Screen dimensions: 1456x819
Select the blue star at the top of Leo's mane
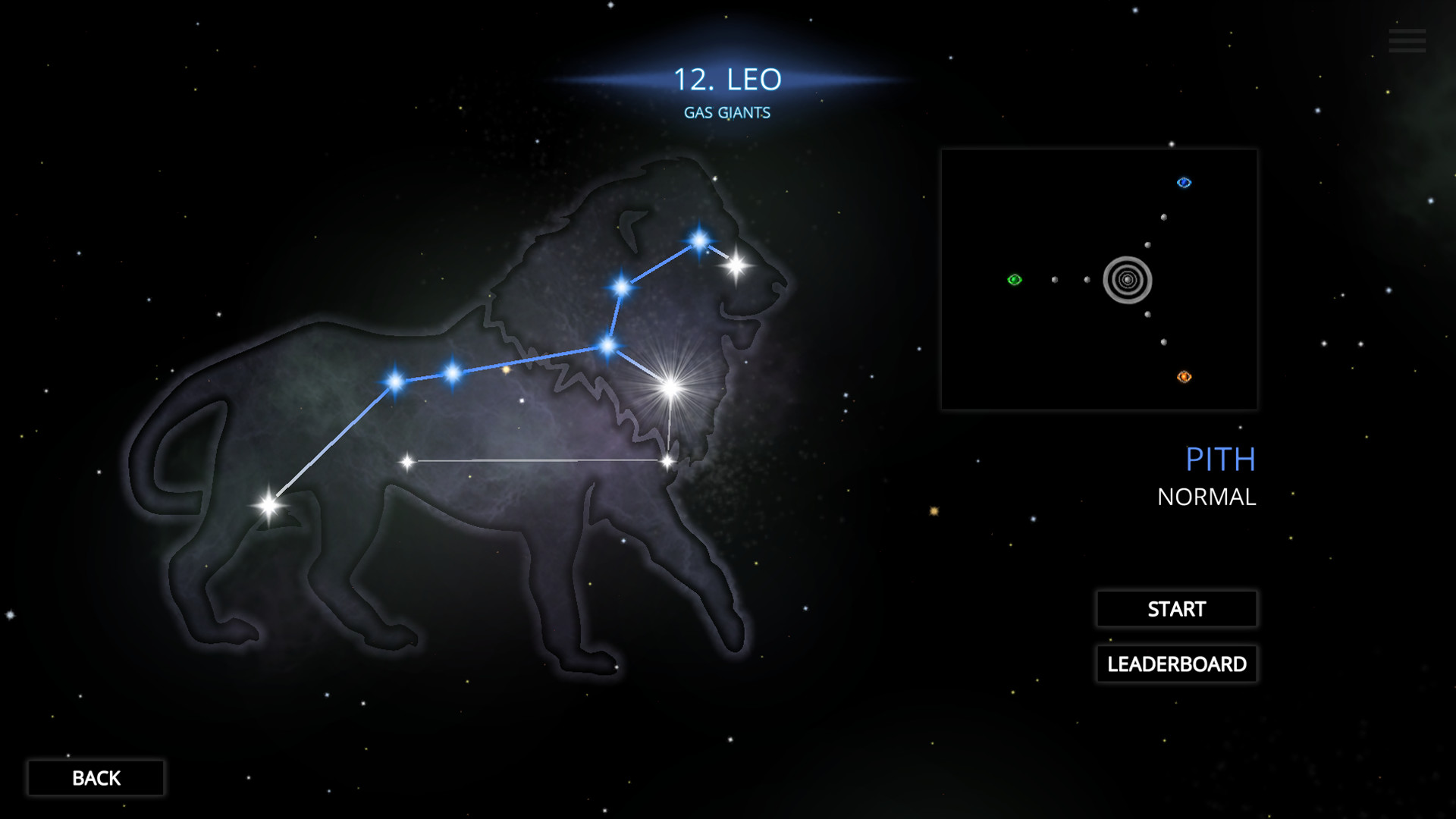point(698,239)
